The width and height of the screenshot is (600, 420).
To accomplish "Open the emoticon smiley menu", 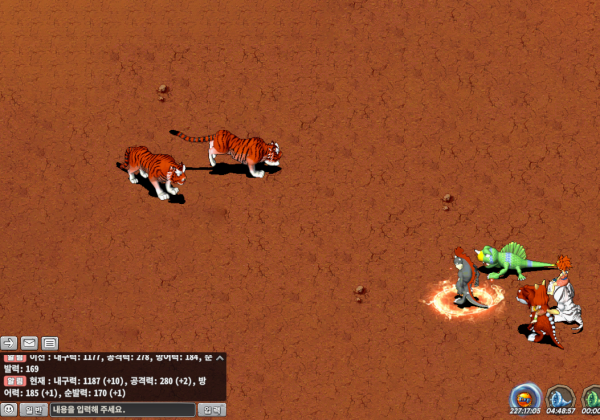I will (9, 409).
